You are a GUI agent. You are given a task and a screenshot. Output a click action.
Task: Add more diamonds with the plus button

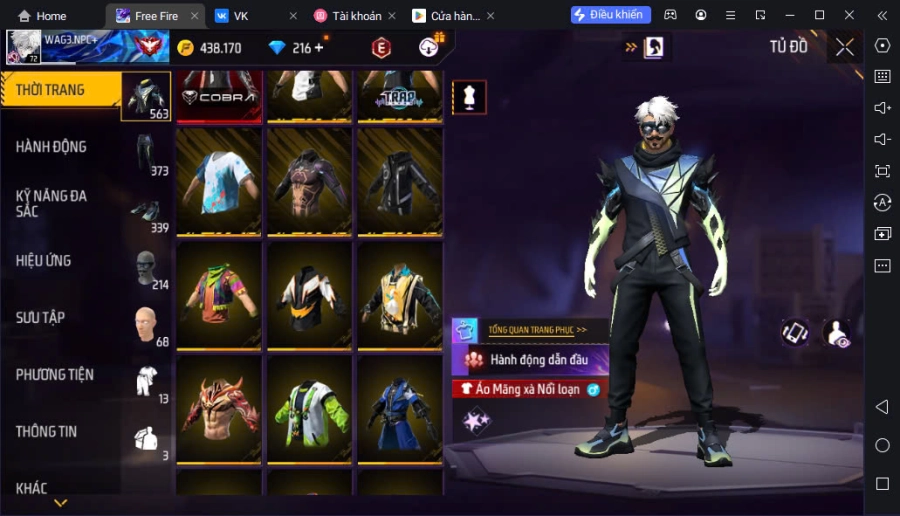[319, 48]
